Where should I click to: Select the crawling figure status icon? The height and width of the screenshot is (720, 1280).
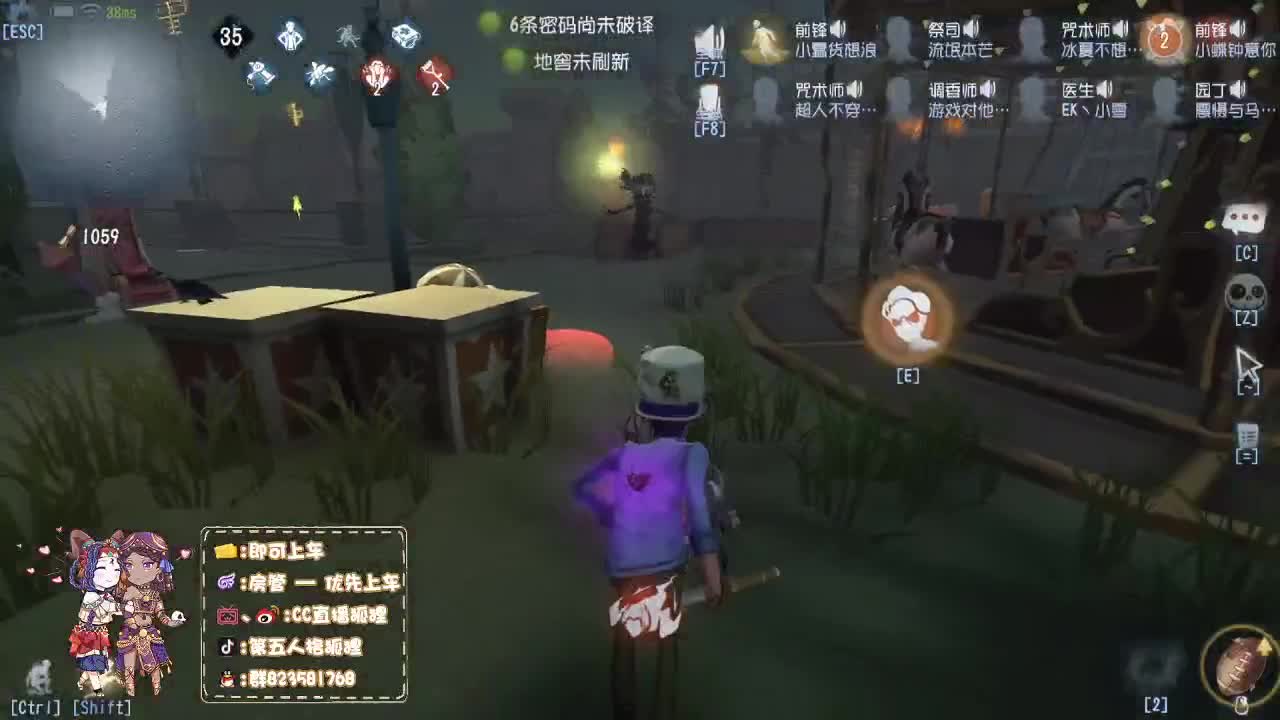click(347, 37)
